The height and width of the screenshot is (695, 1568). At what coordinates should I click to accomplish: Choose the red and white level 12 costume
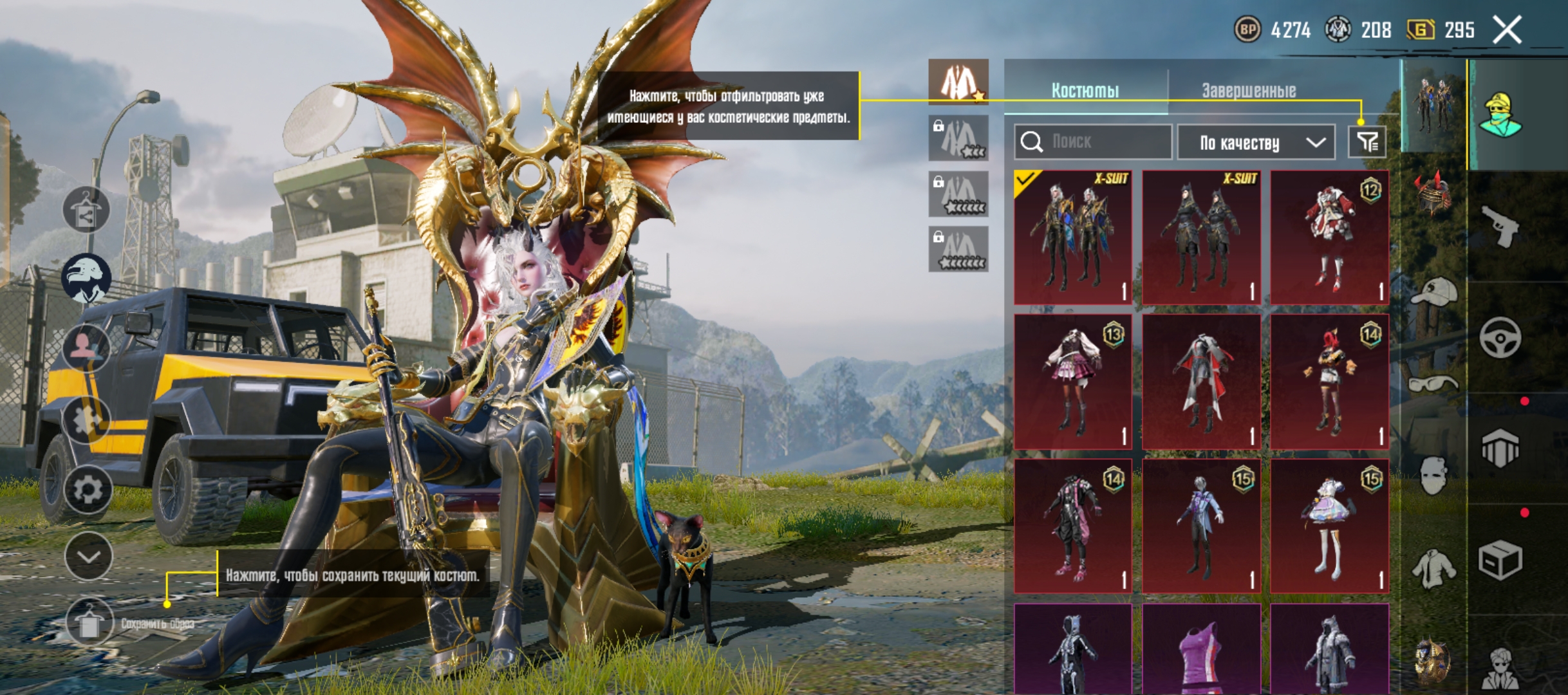(1329, 237)
